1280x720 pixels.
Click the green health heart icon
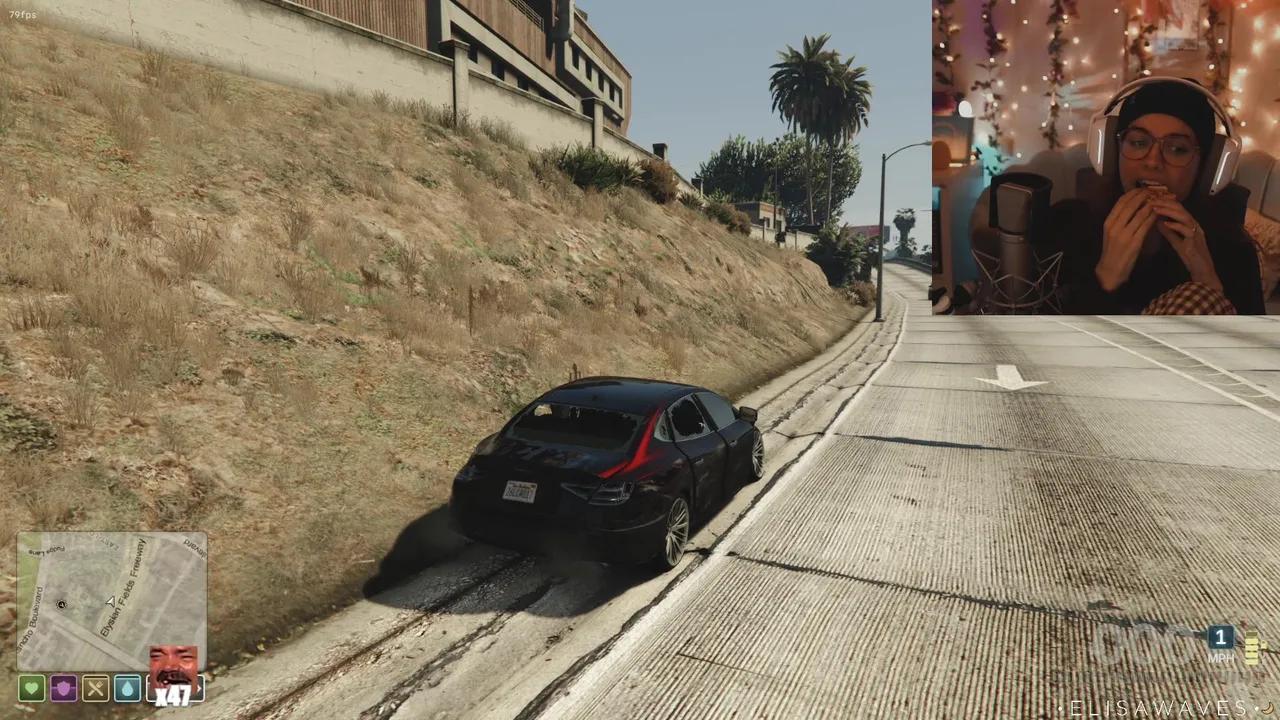31,688
